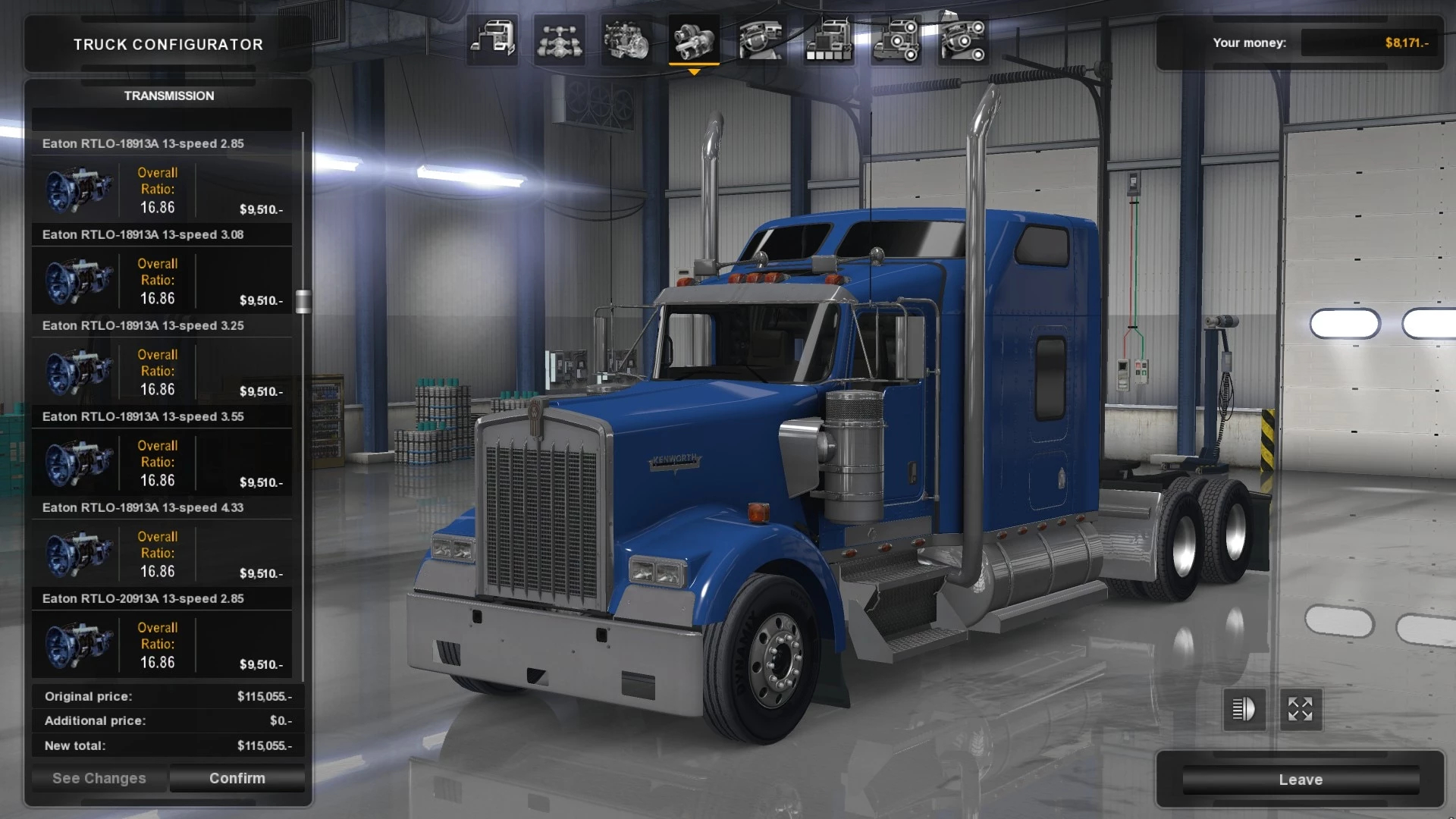Confirm the truck configuration
The width and height of the screenshot is (1456, 819).
tap(237, 778)
